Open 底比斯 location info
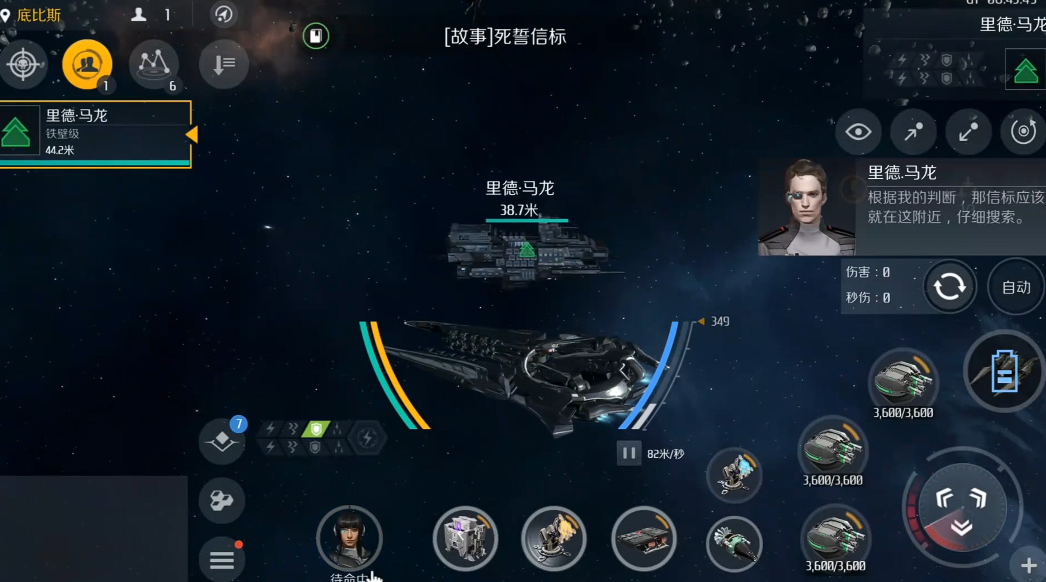This screenshot has width=1046, height=582. (x=33, y=15)
